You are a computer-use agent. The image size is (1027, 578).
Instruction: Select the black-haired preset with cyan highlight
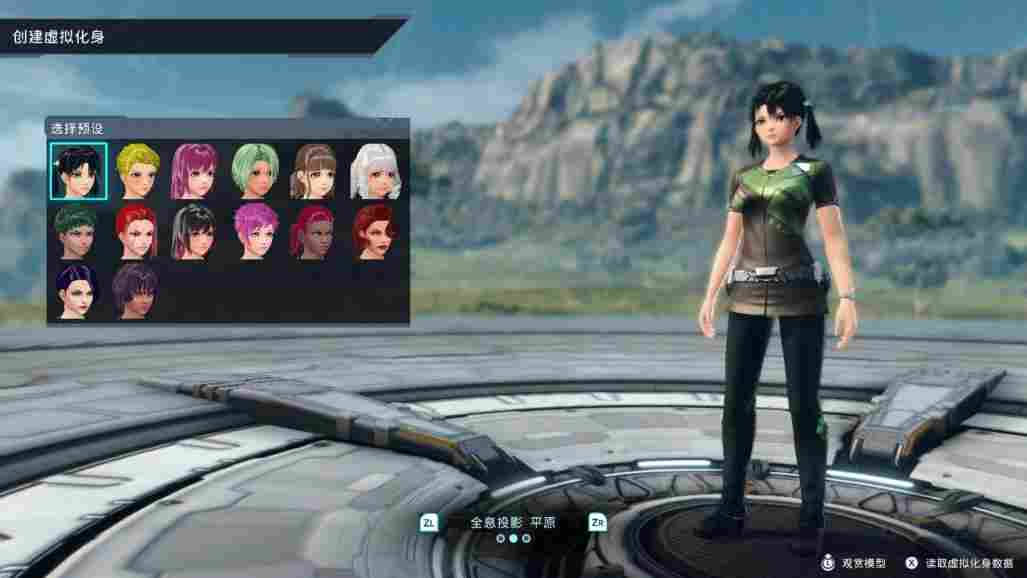click(76, 170)
